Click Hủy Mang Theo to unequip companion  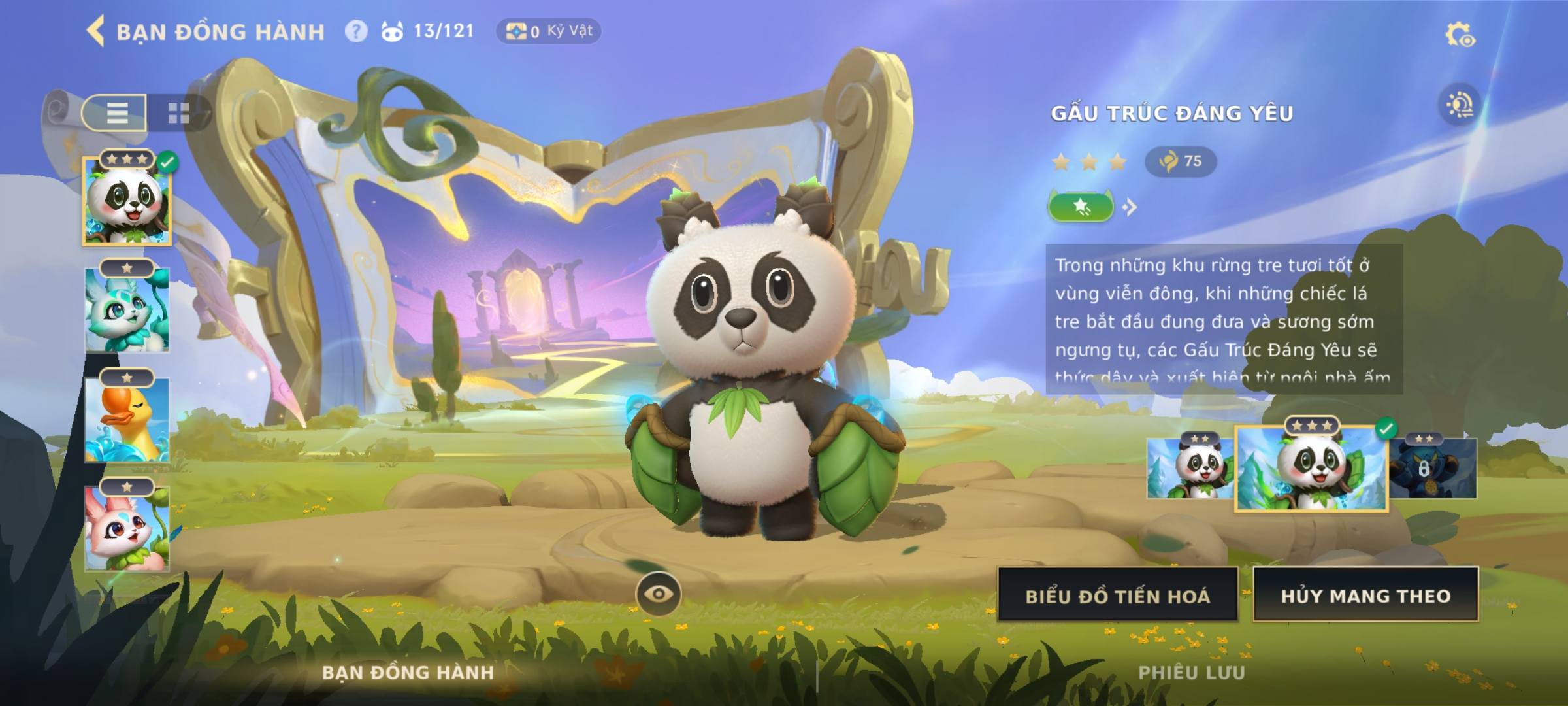click(x=1365, y=596)
